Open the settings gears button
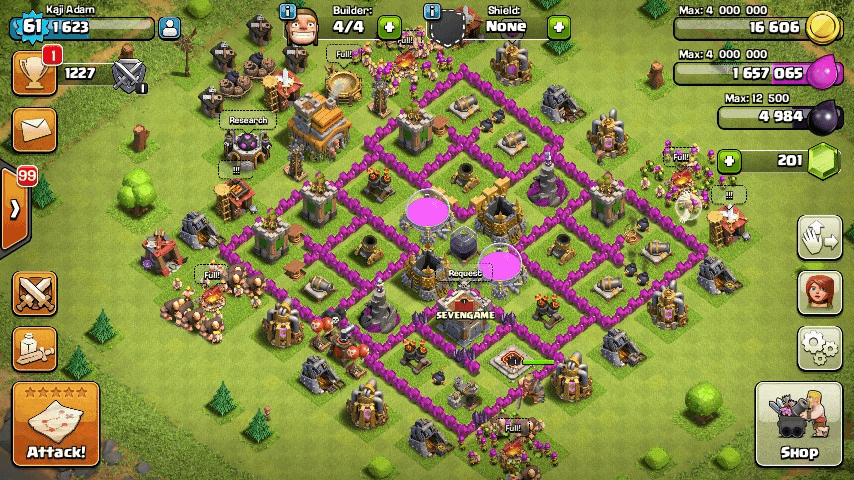Viewport: 854px width, 480px height. (x=817, y=347)
